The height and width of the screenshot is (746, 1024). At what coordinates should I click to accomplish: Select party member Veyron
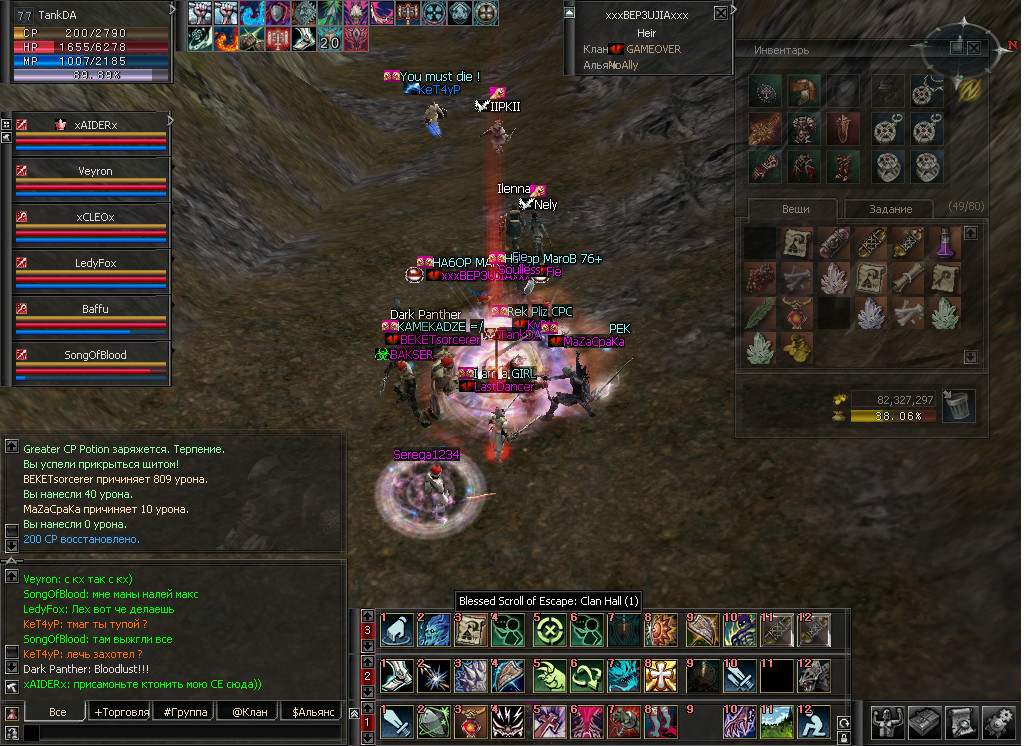tap(94, 171)
